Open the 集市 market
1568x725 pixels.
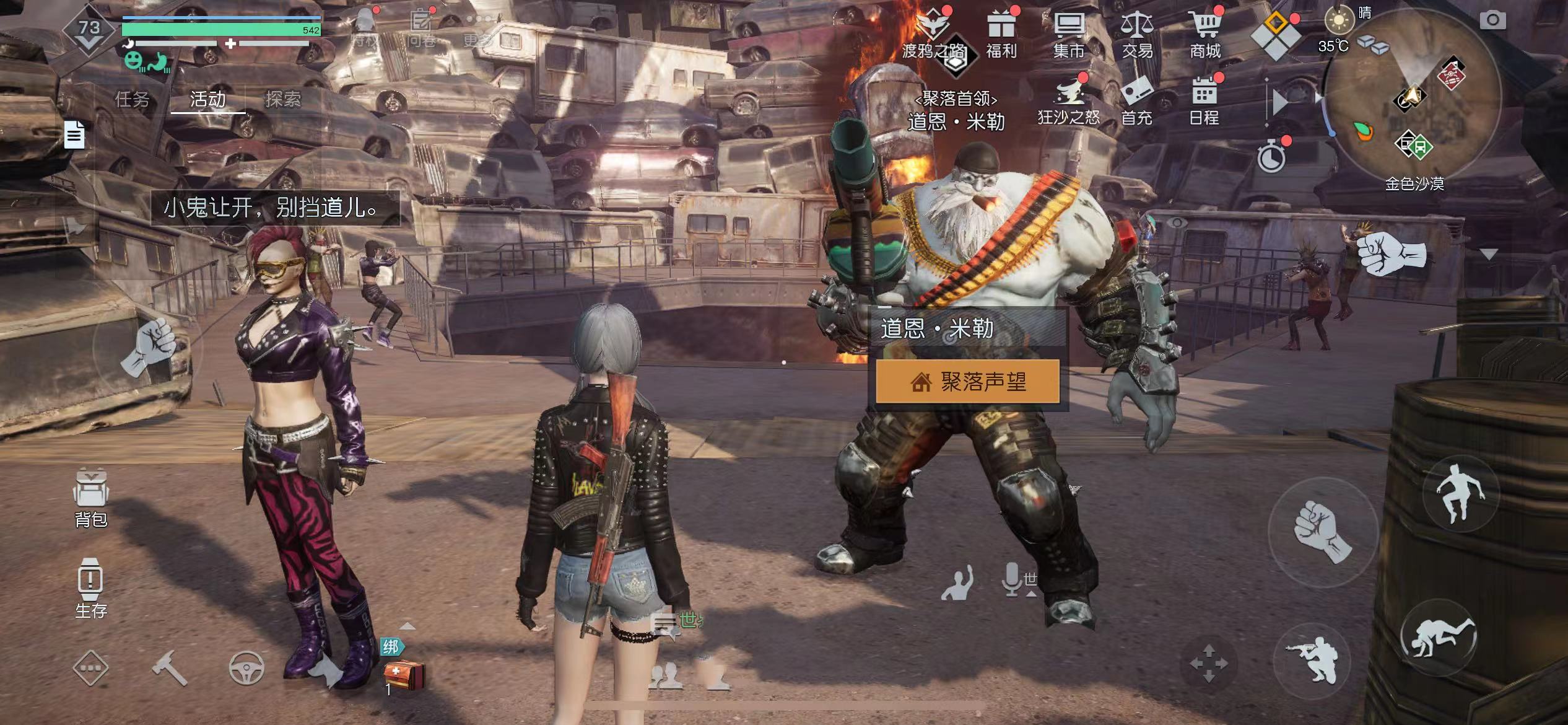(x=1069, y=34)
